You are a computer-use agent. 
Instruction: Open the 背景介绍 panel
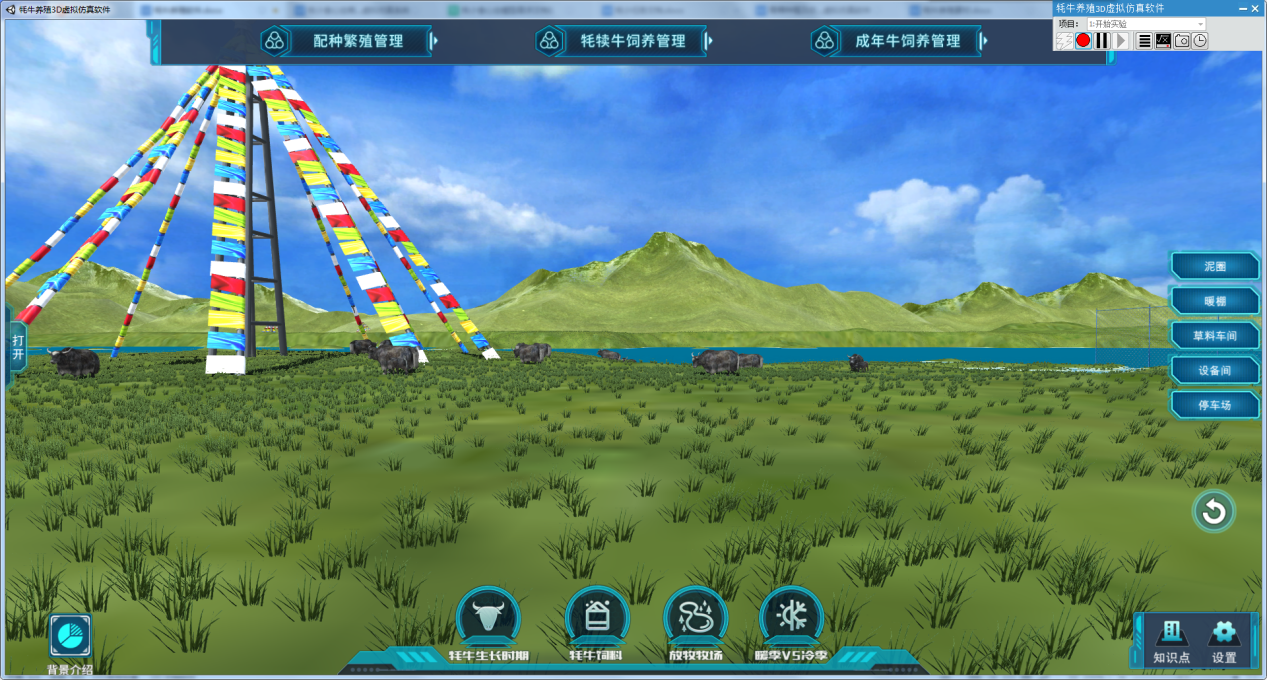tap(70, 637)
